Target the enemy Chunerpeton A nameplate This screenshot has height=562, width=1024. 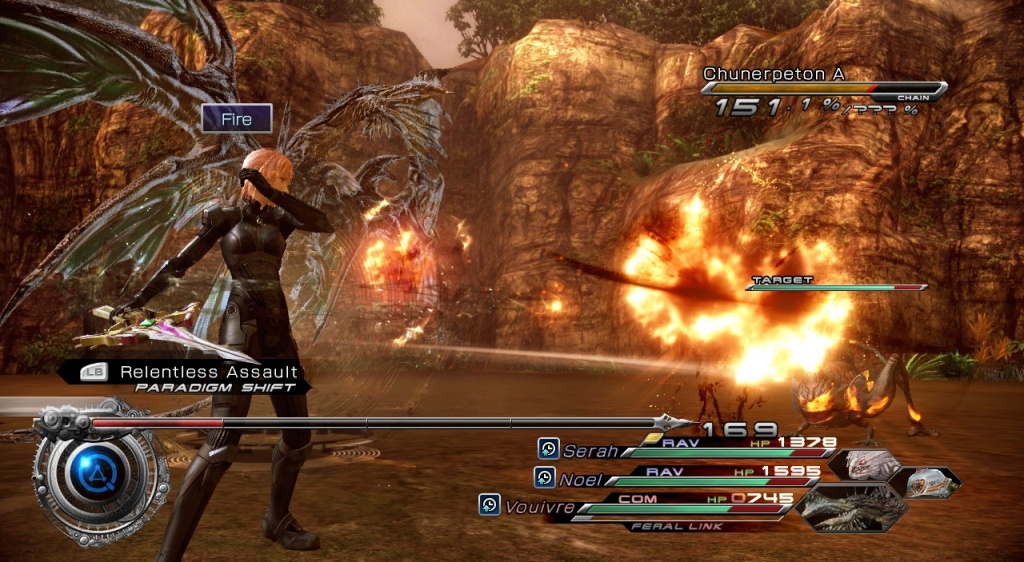coord(762,74)
